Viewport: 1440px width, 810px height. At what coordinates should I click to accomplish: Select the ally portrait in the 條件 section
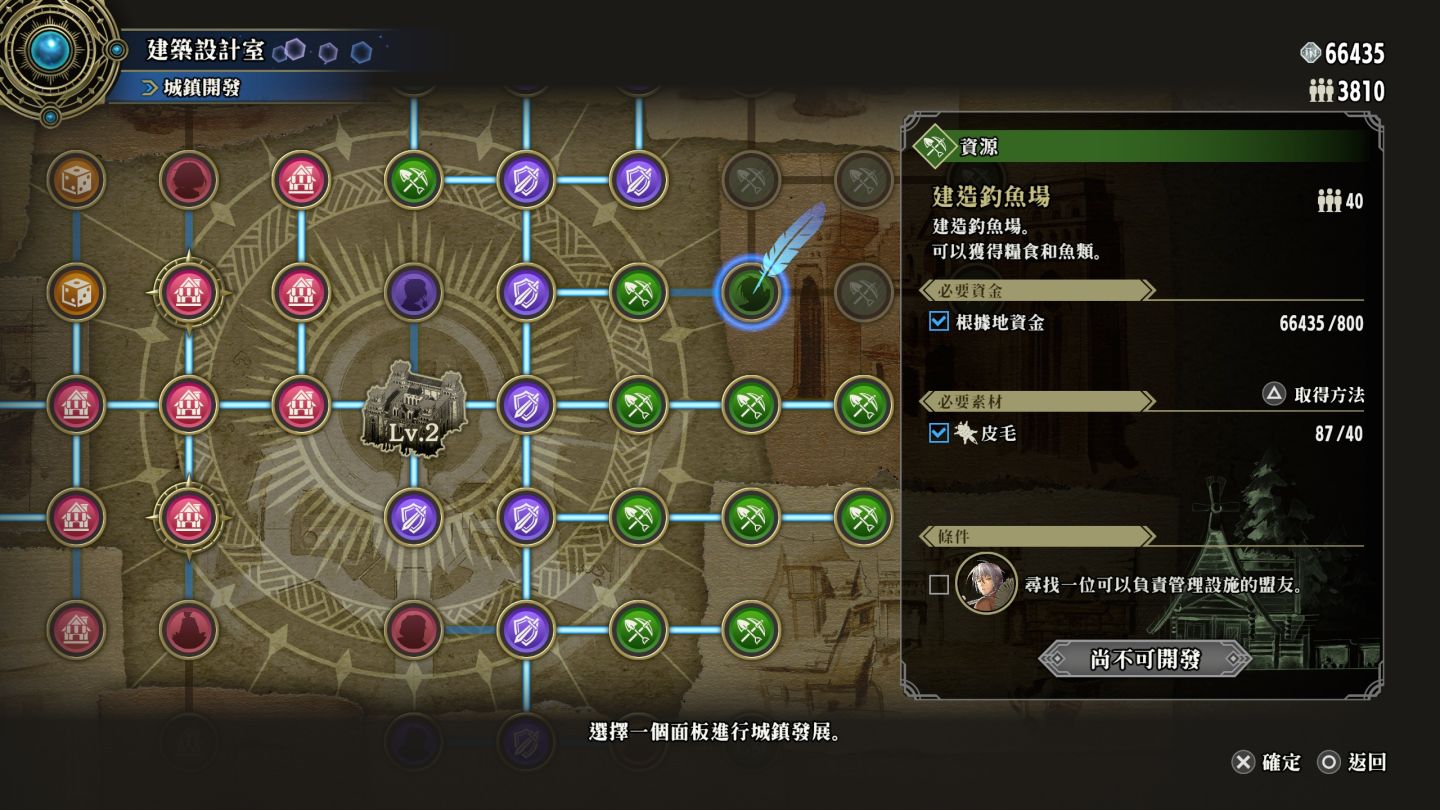pos(986,584)
